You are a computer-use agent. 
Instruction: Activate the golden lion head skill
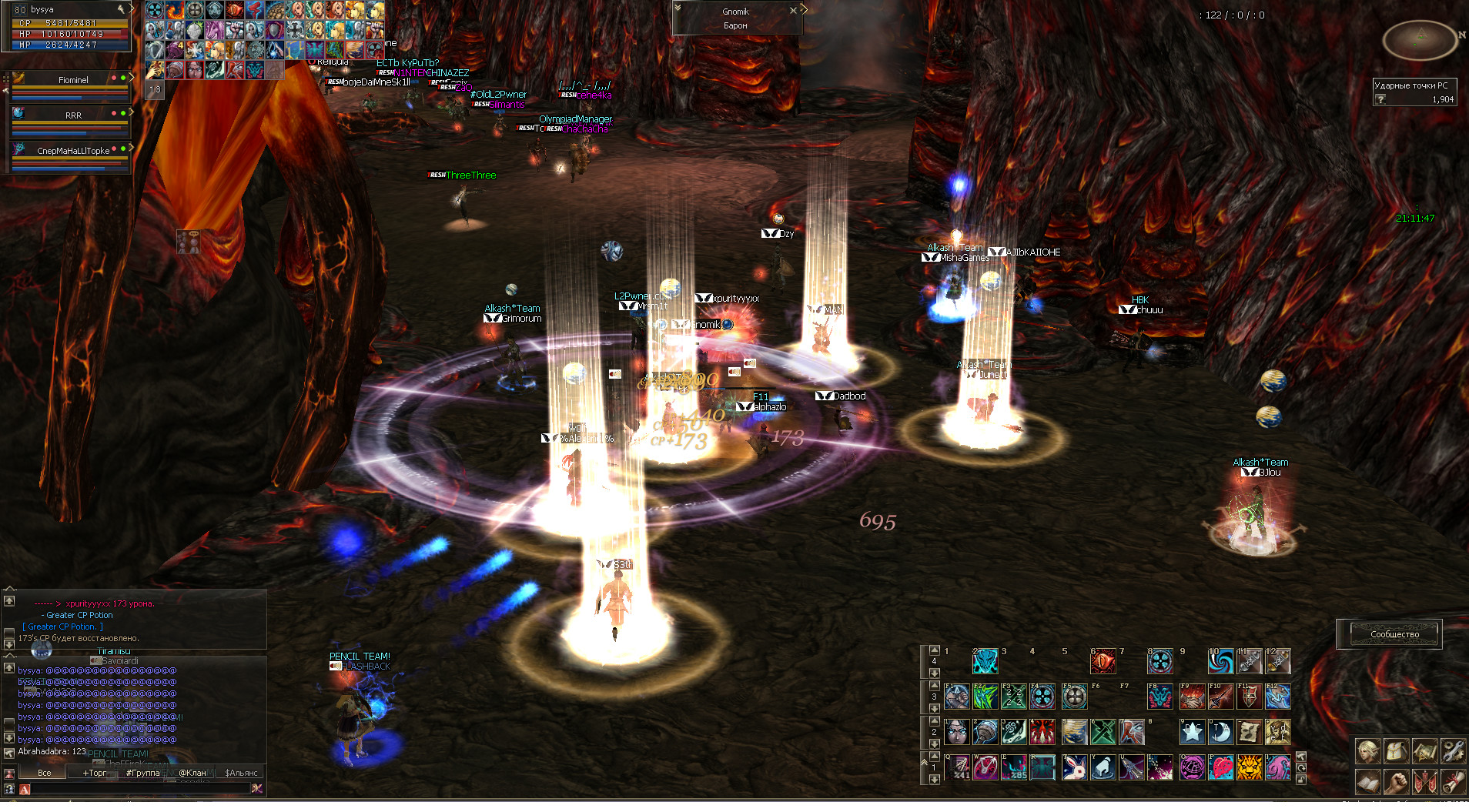[x=1249, y=767]
